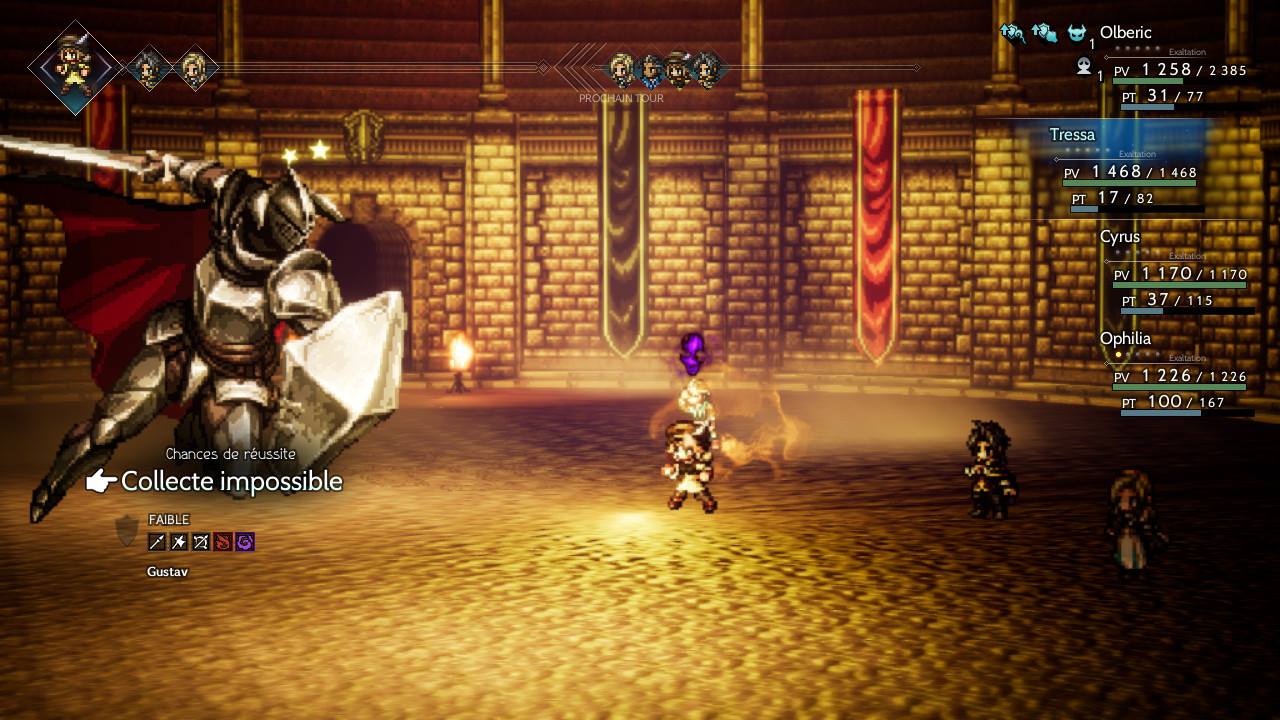Click the bow weakness icon

(201, 542)
